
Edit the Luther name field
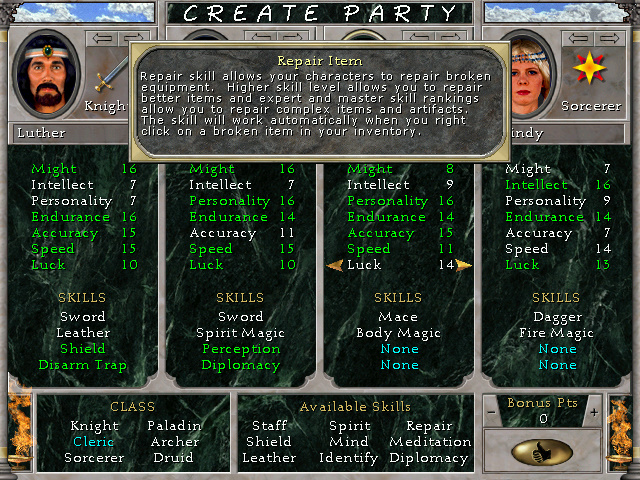(70, 132)
